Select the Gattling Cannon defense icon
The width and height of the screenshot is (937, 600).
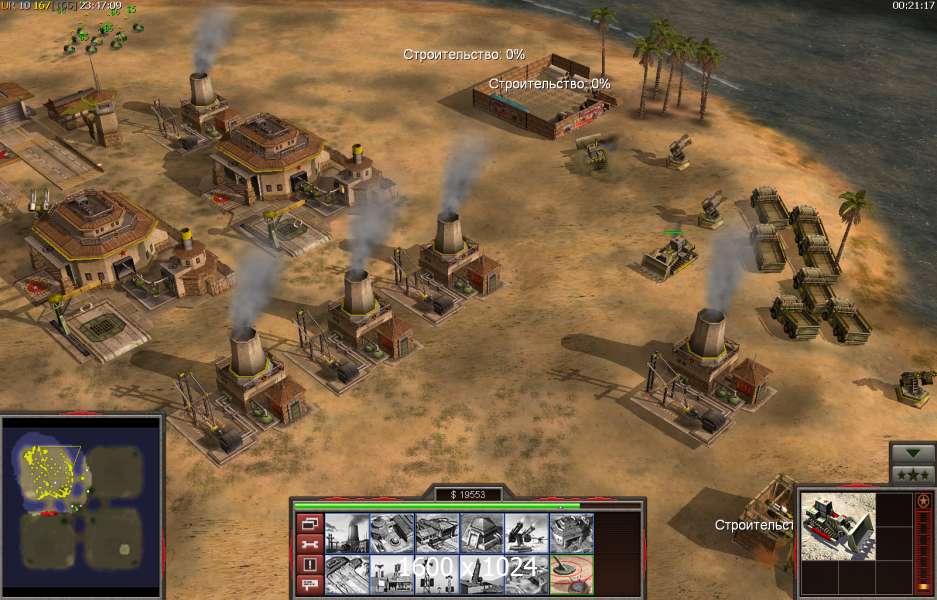527,532
